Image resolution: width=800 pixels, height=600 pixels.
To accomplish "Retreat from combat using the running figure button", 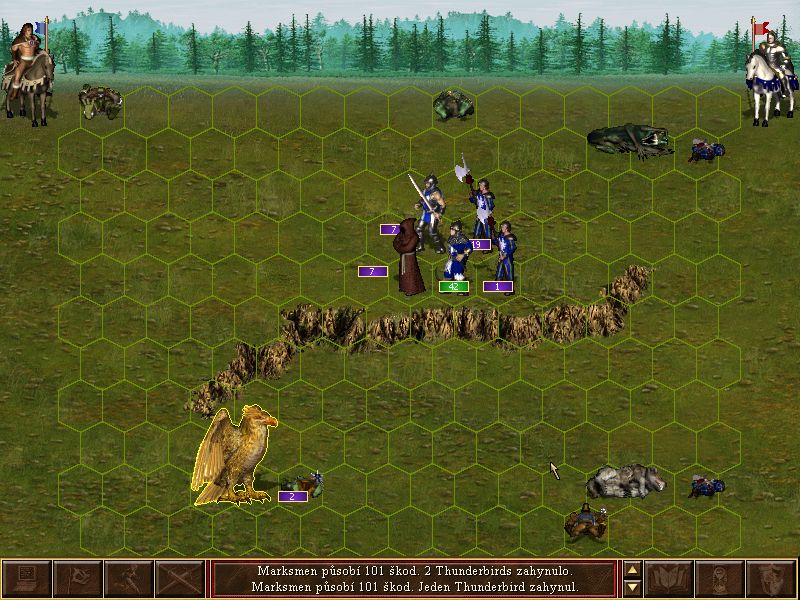I will [x=129, y=578].
